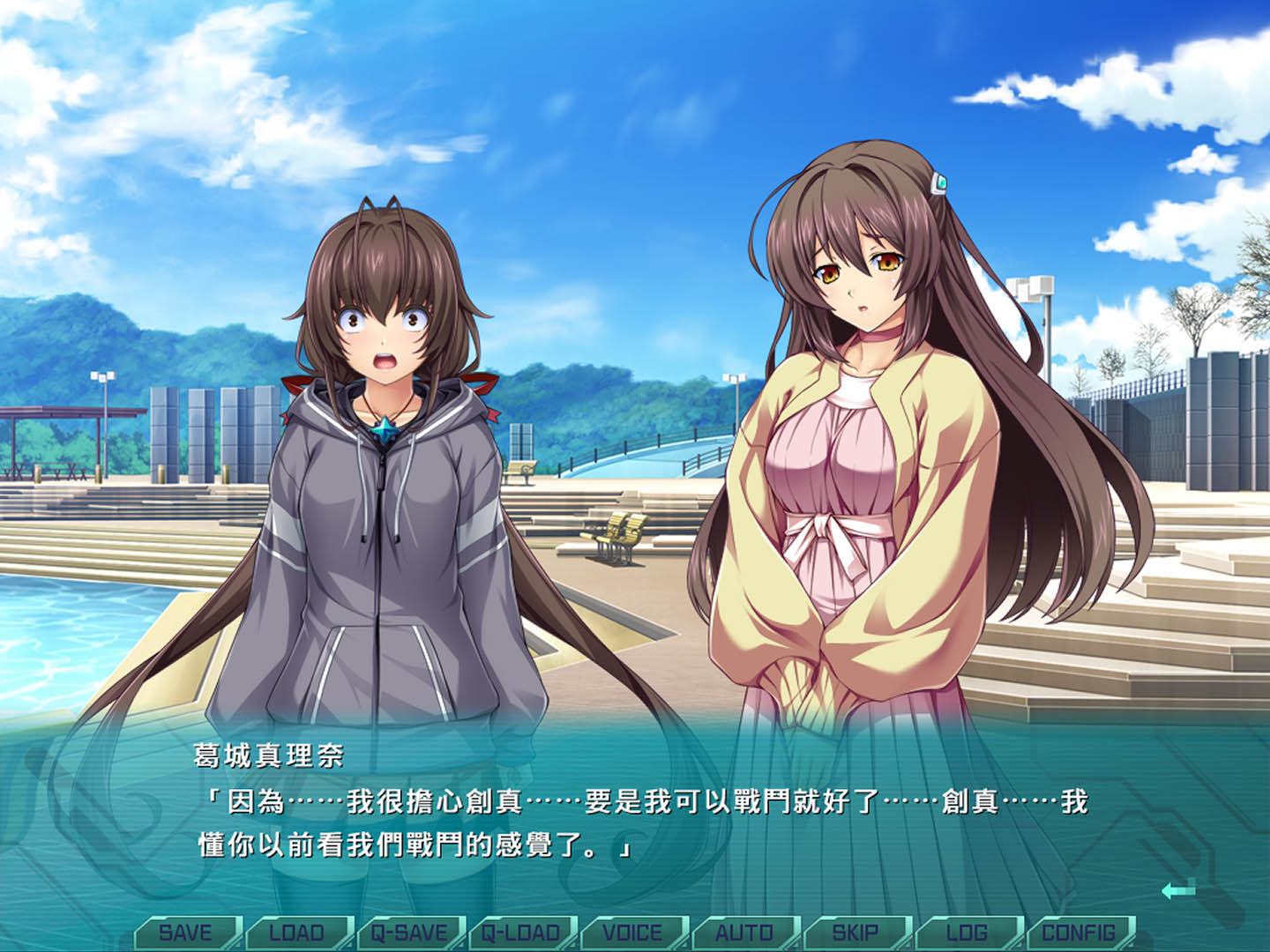1270x952 pixels.
Task: Enable AUTO reading mode
Action: pyautogui.click(x=745, y=933)
